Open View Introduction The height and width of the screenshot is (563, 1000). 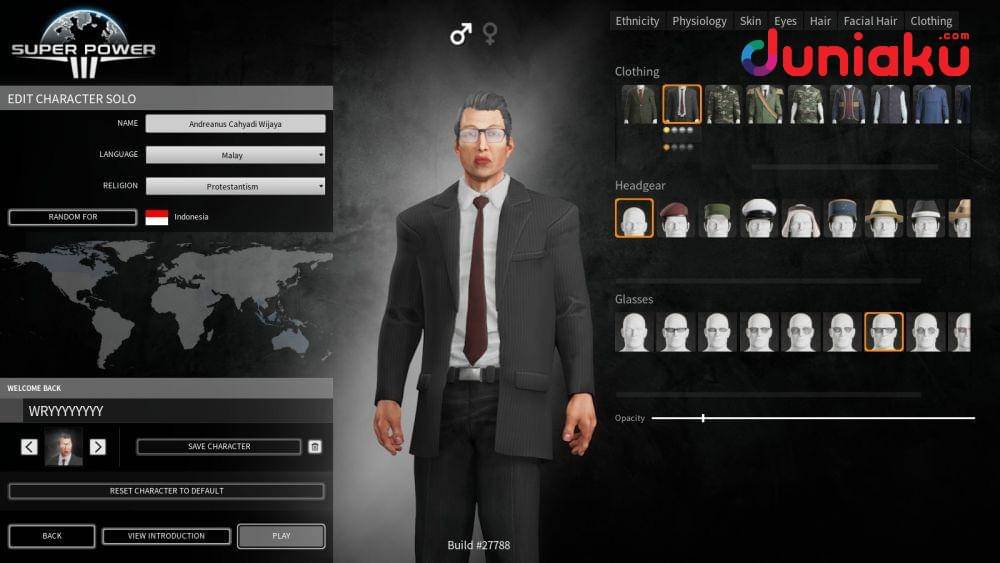point(166,536)
